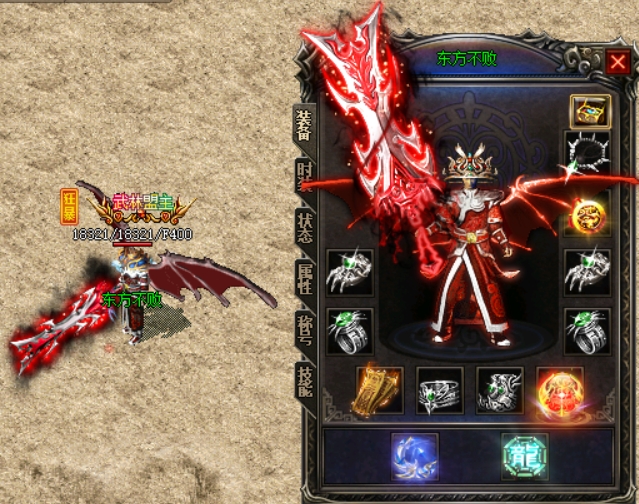Click the blue swirl rune icon

pos(413,455)
